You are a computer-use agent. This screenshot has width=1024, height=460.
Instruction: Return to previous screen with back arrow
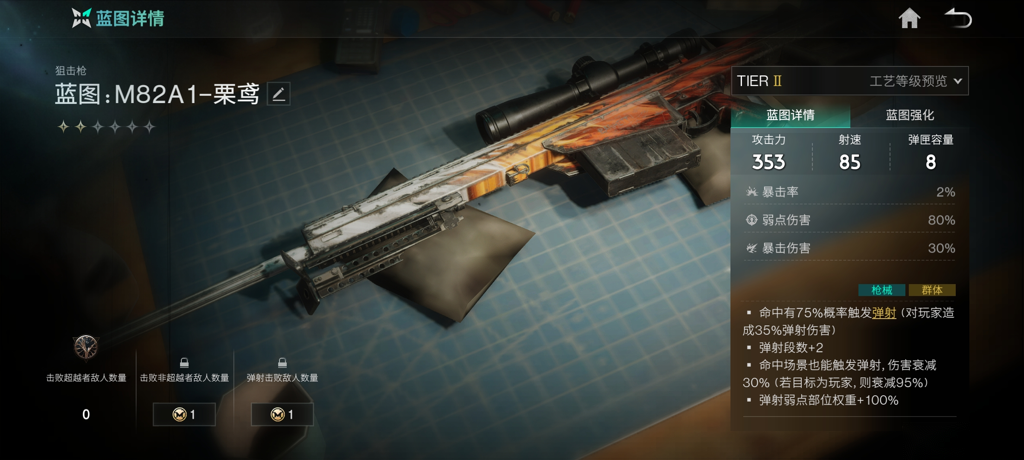coord(958,19)
